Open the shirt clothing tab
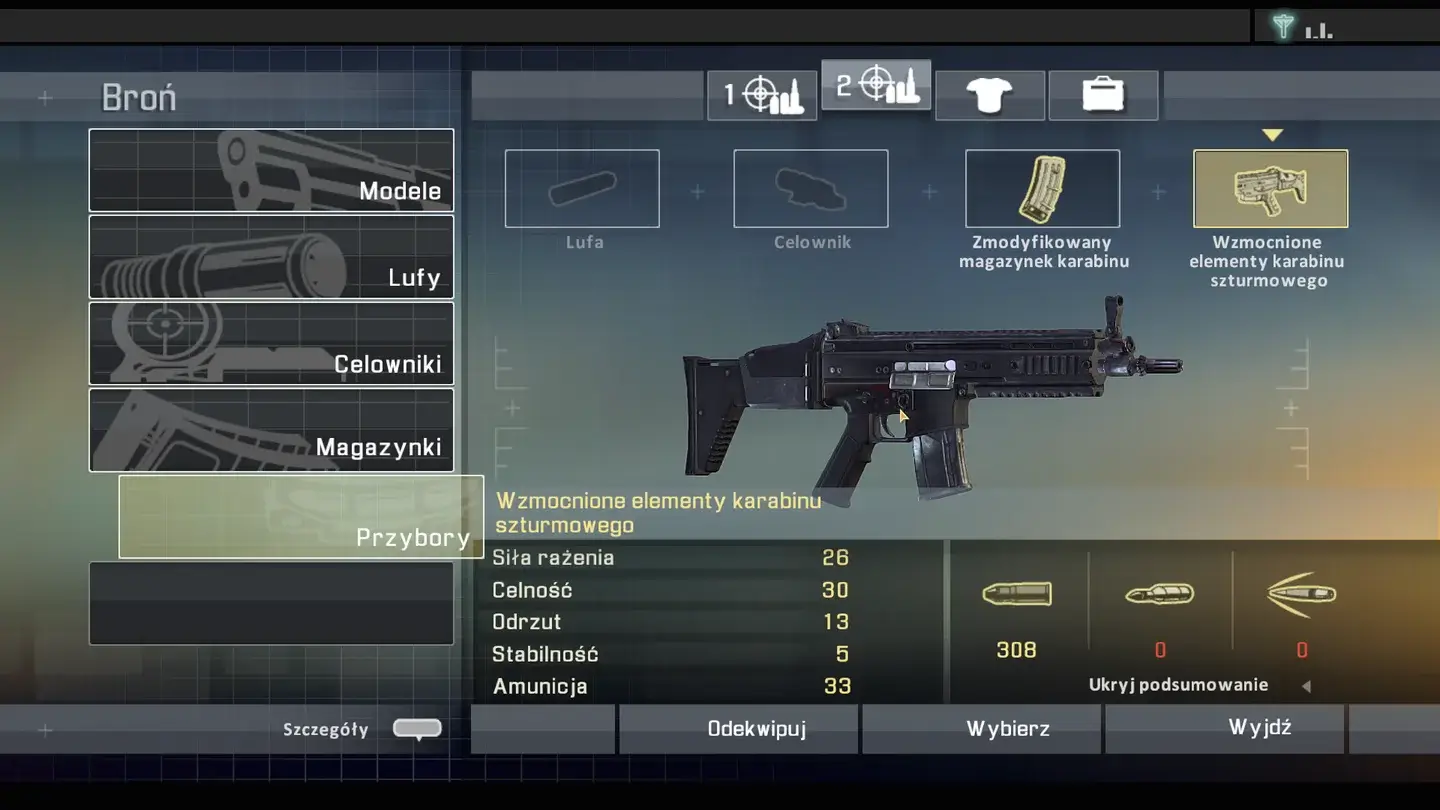Image resolution: width=1440 pixels, height=810 pixels. click(990, 95)
